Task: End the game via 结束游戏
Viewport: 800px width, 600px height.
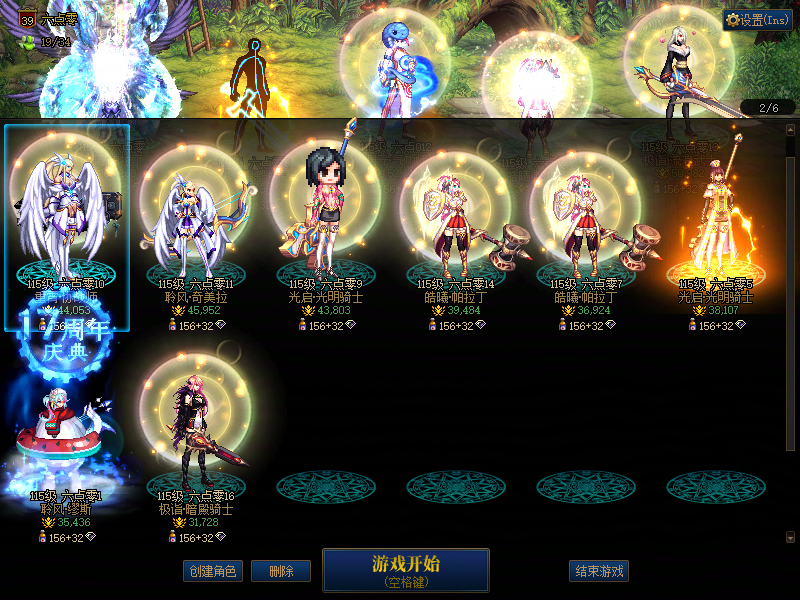Action: 600,571
